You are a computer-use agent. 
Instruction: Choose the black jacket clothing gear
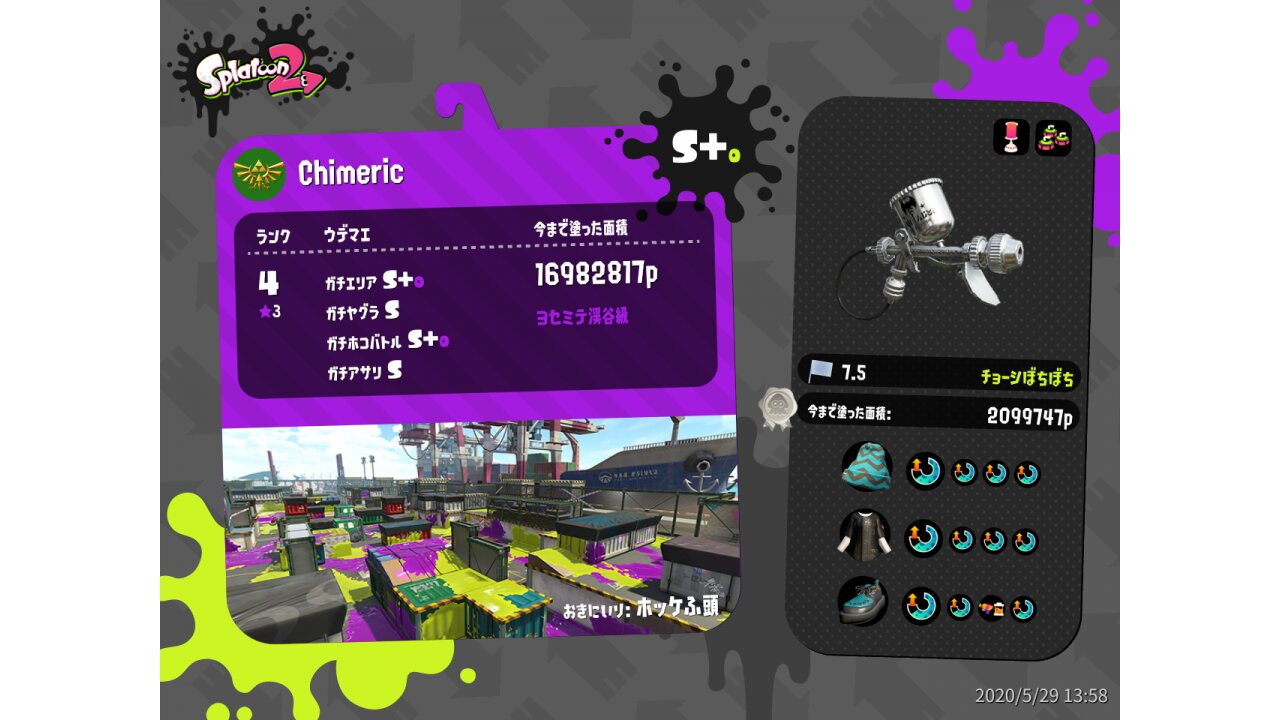click(x=863, y=535)
